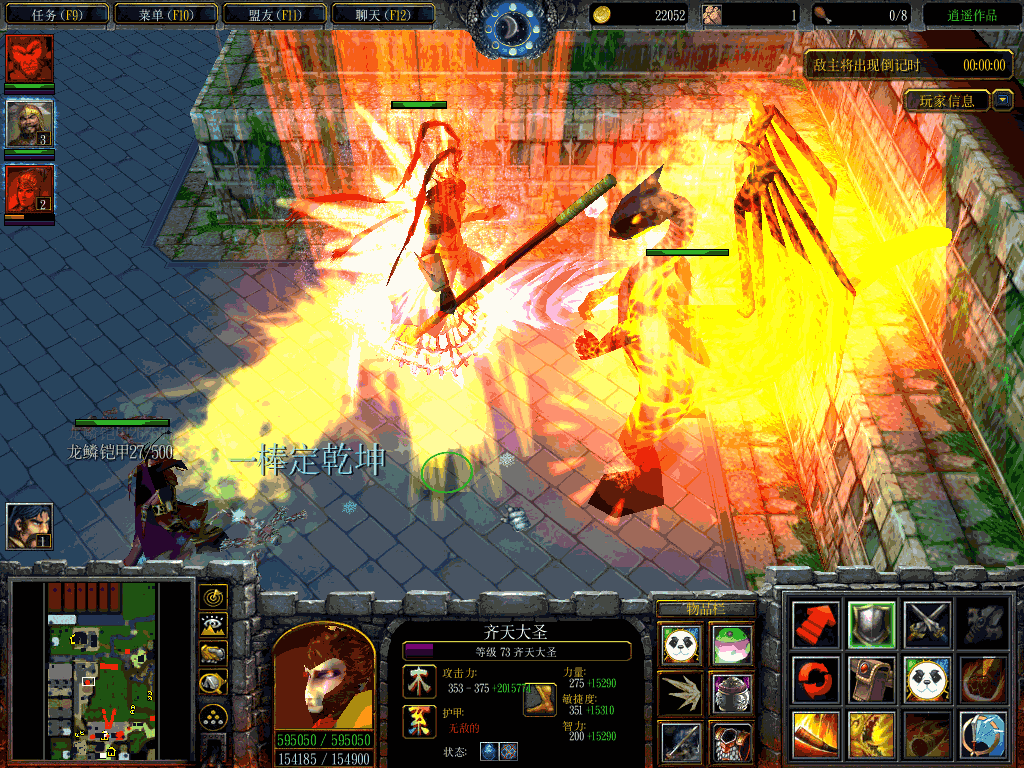Open the 任务 (F9) quests menu
The image size is (1024, 768).
click(x=56, y=15)
